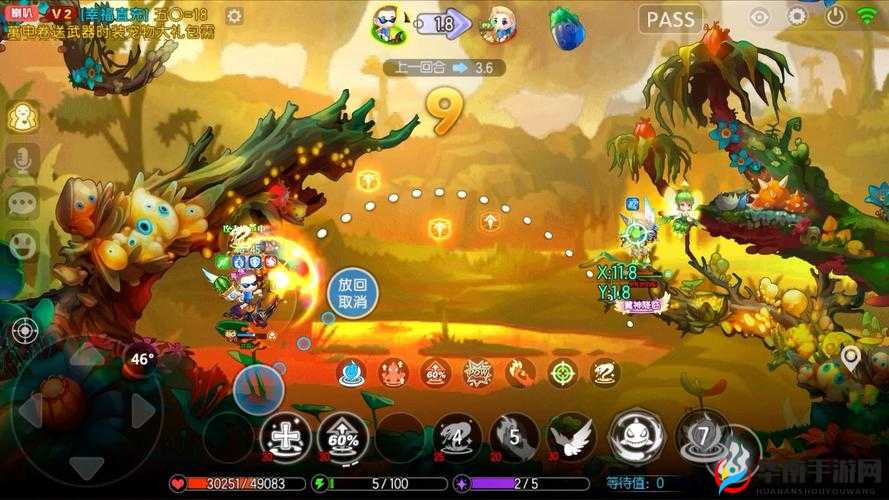The height and width of the screenshot is (500, 889).
Task: Toggle the eye spectate view icon
Action: 760,16
